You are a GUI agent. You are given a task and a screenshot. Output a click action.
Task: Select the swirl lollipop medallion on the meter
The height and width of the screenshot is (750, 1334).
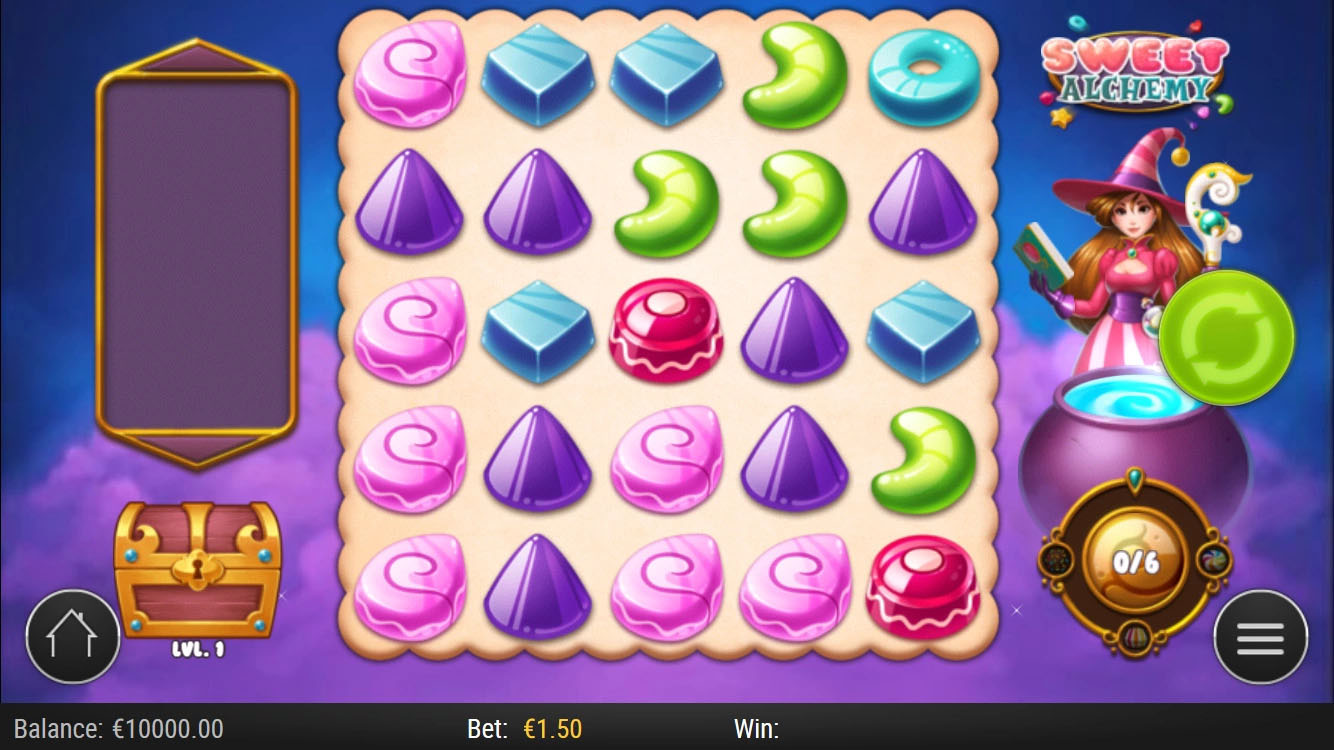click(1212, 561)
